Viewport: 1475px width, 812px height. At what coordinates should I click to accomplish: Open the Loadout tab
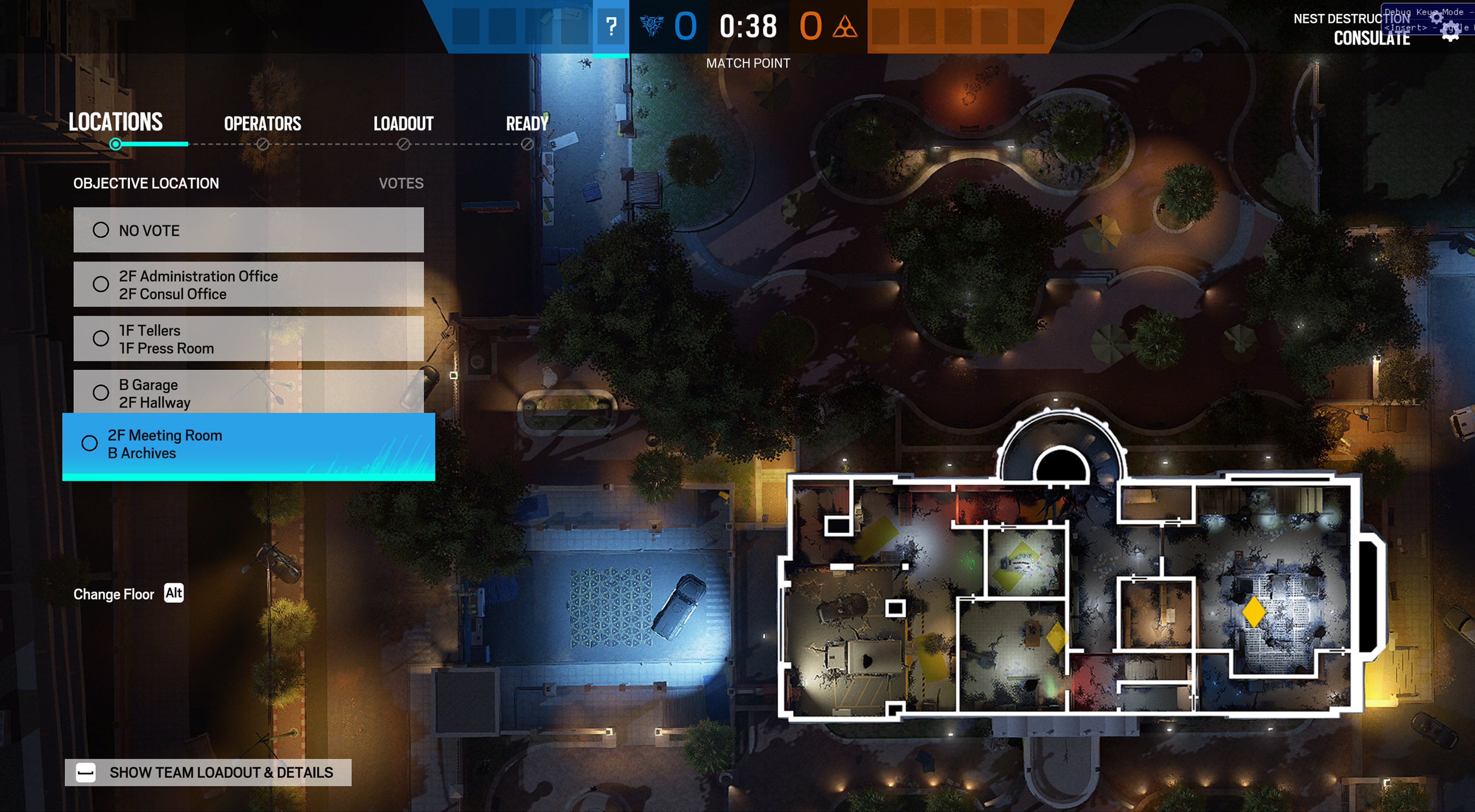[x=403, y=123]
